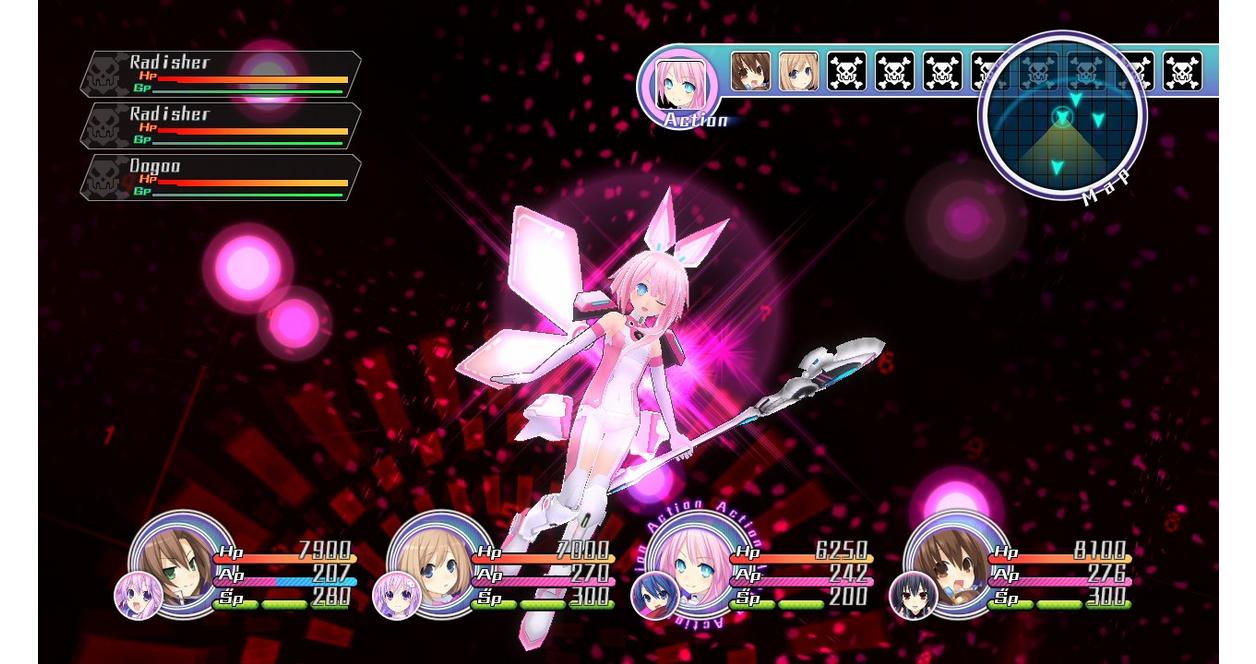Choose the light brown-haired portrait in turn order
This screenshot has height=664, width=1256.
798,72
